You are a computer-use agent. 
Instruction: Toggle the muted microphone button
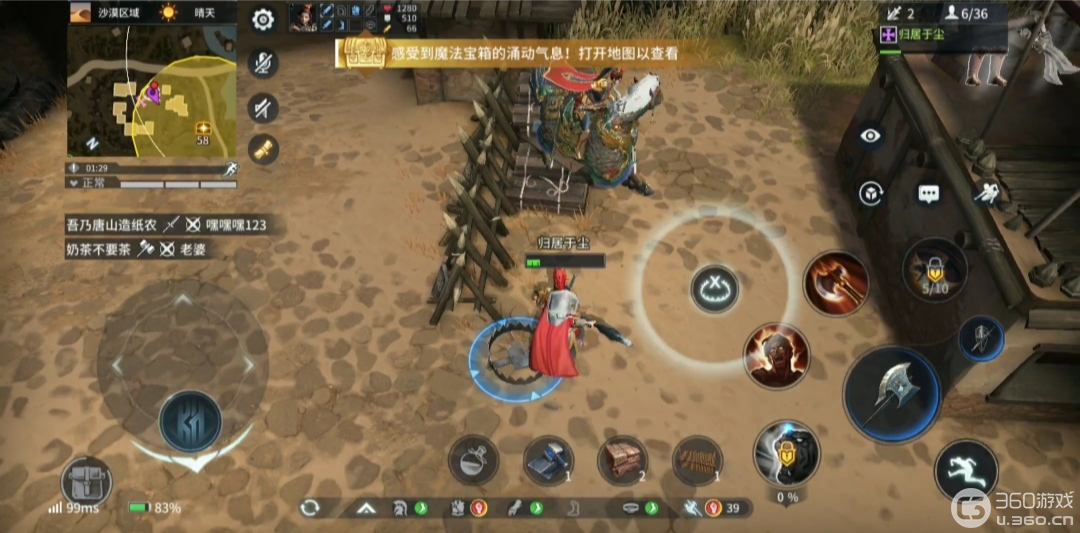point(263,63)
